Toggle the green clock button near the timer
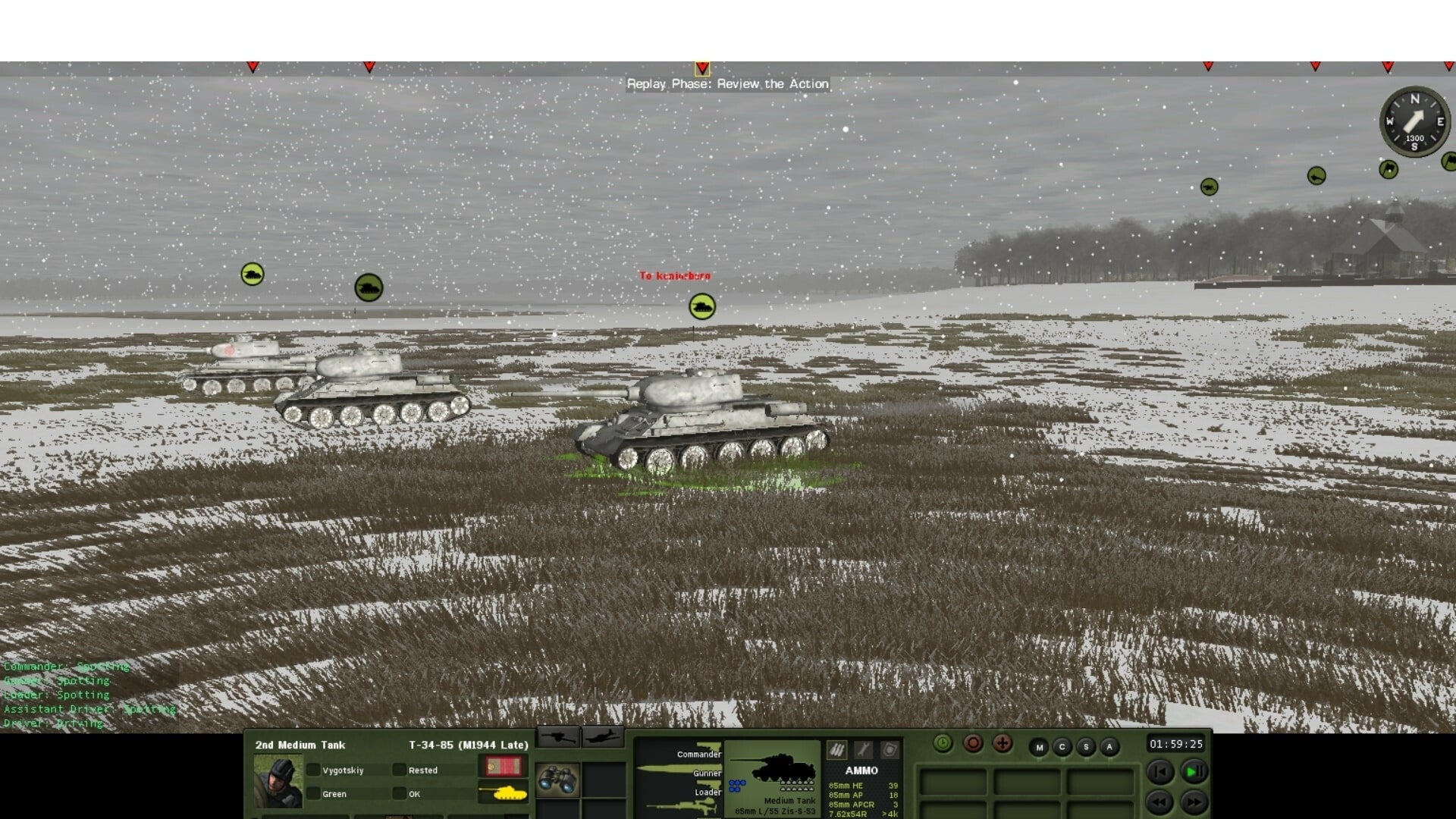 coord(943,743)
